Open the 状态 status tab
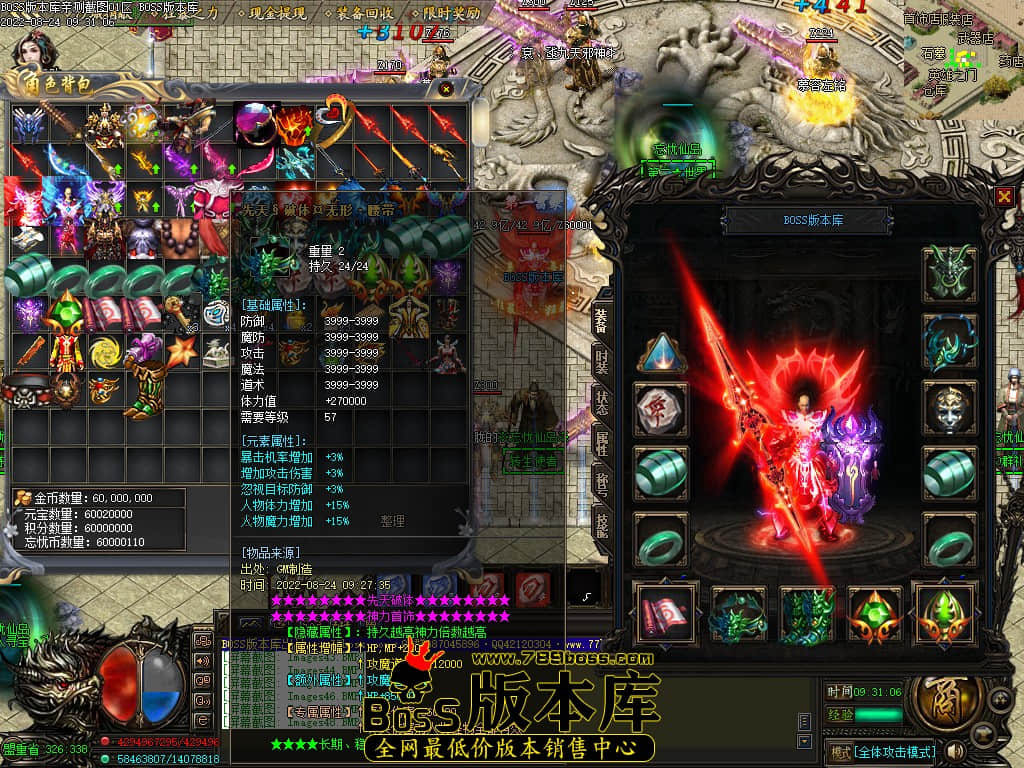This screenshot has width=1024, height=768. point(601,404)
